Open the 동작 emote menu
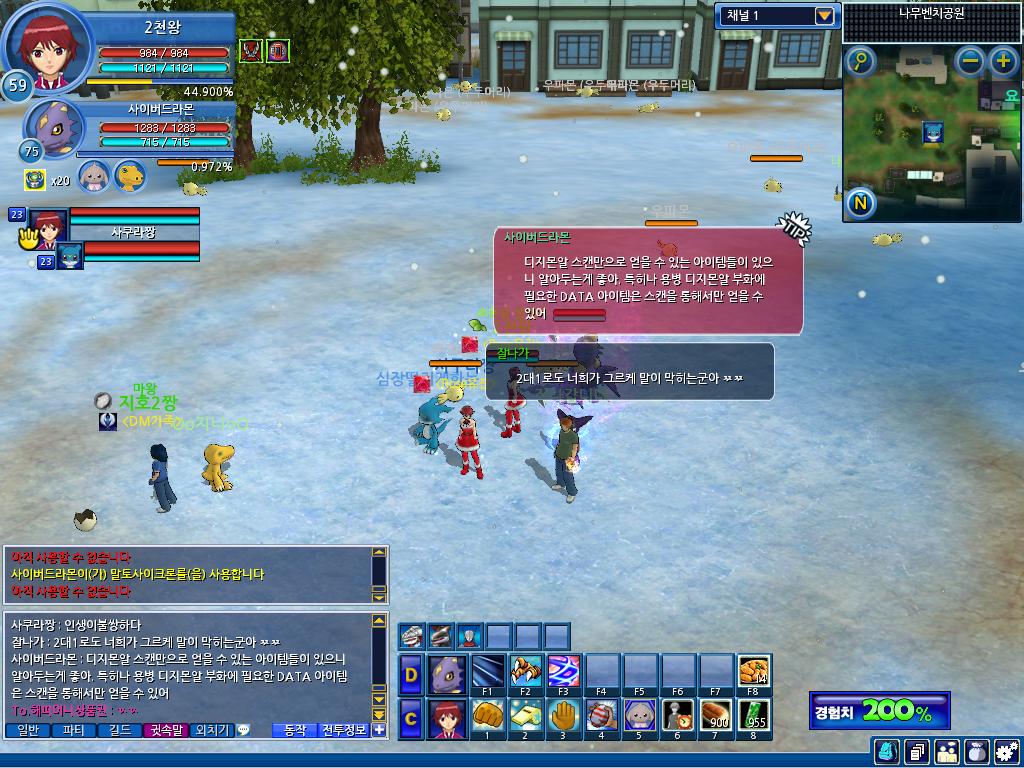Image resolution: width=1024 pixels, height=768 pixels. tap(294, 730)
